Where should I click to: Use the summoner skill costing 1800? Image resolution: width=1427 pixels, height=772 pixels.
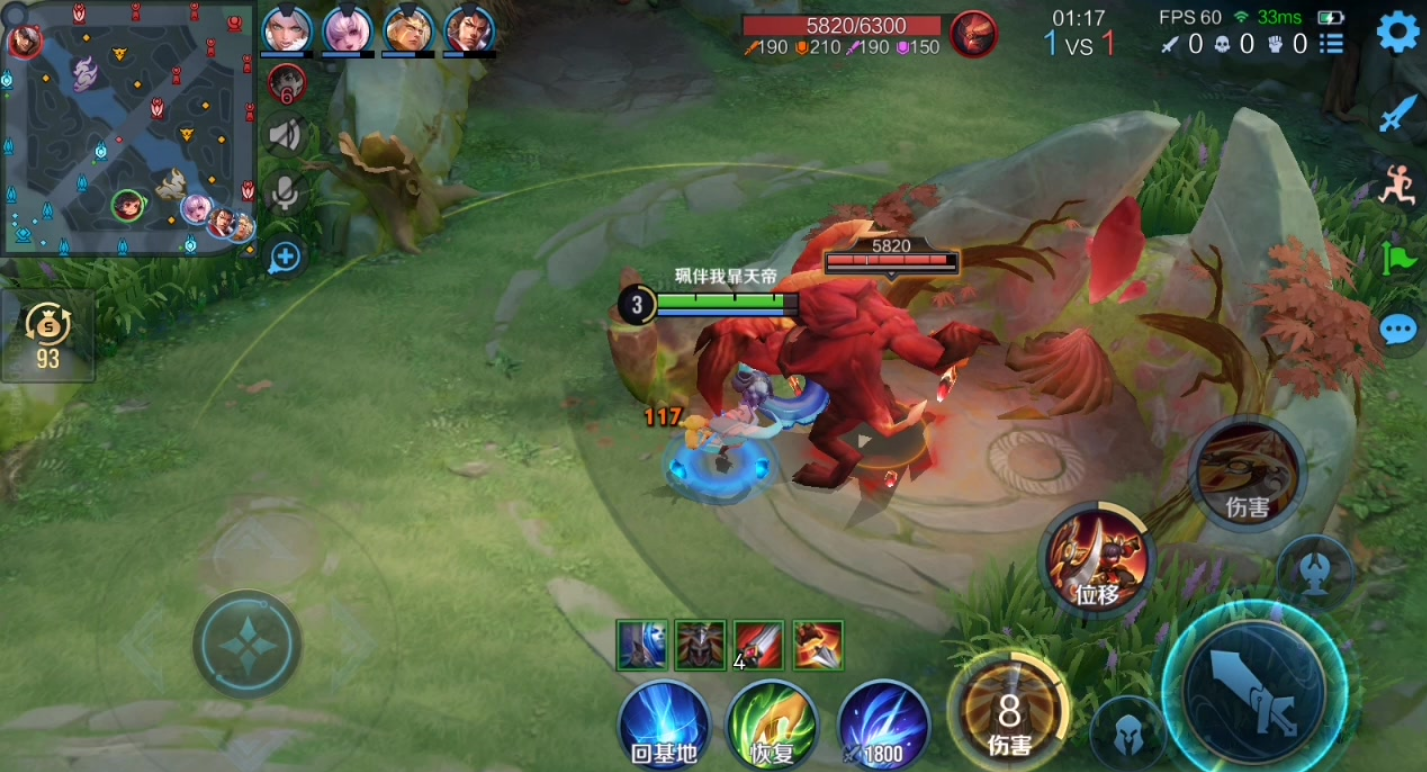tap(883, 726)
